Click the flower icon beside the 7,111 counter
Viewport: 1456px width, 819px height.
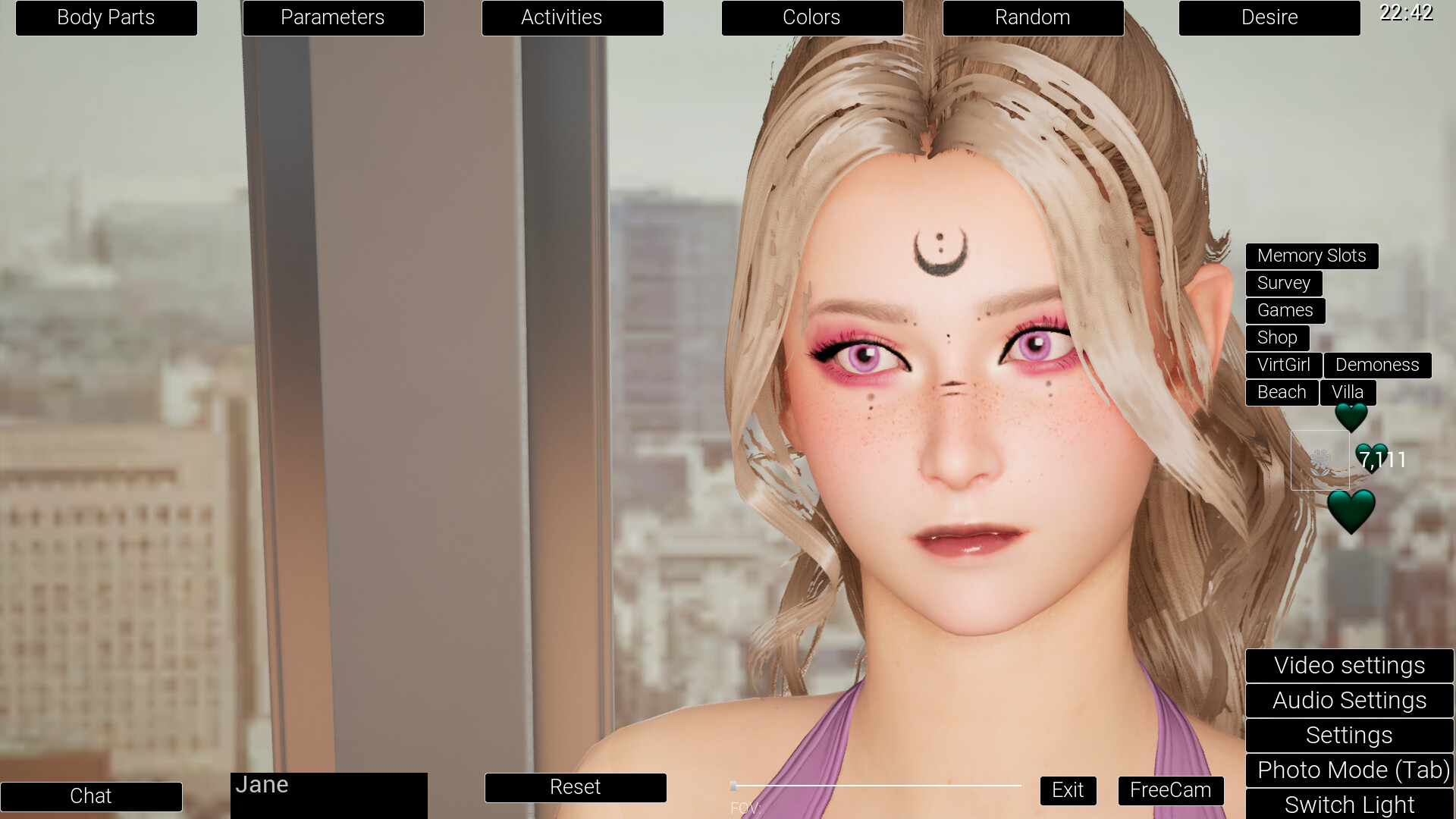tap(1319, 460)
